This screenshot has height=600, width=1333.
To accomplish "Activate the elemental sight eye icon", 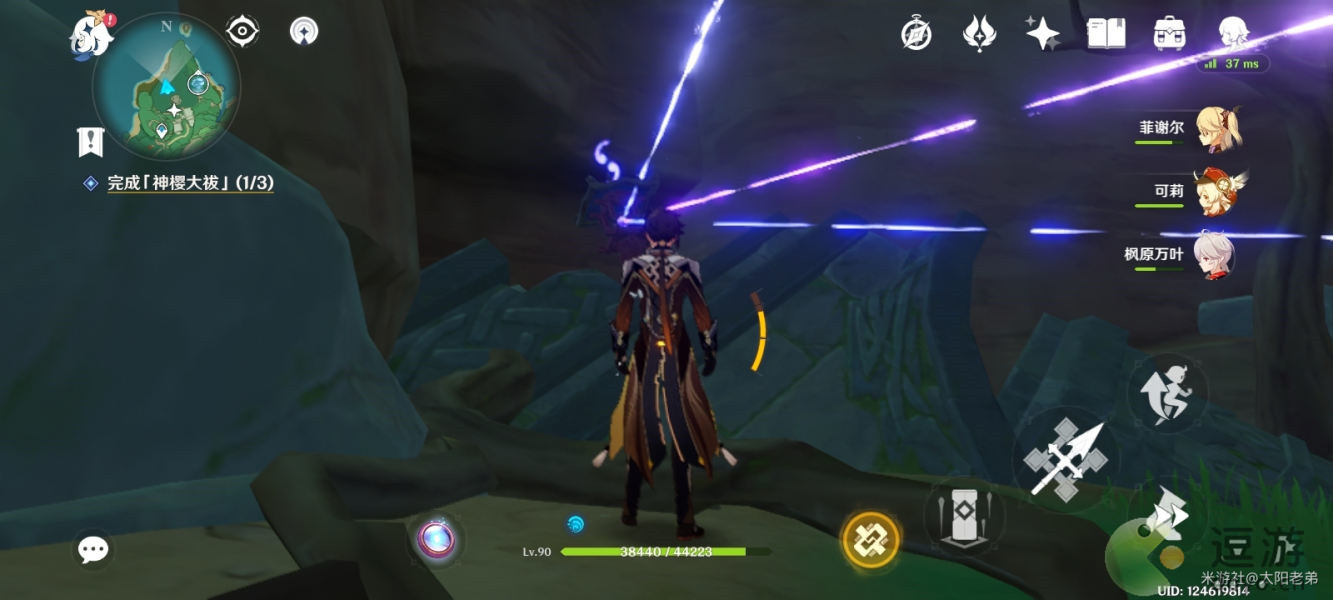I will click(243, 32).
